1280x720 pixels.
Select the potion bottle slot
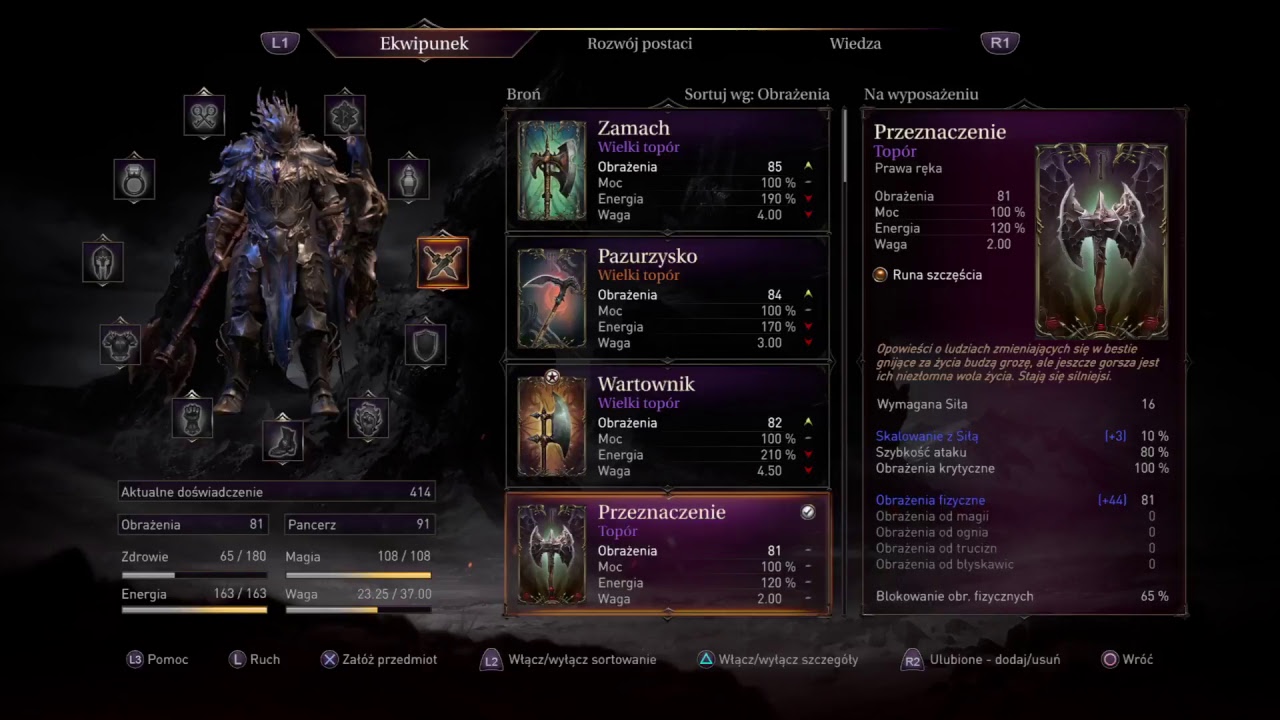(408, 179)
